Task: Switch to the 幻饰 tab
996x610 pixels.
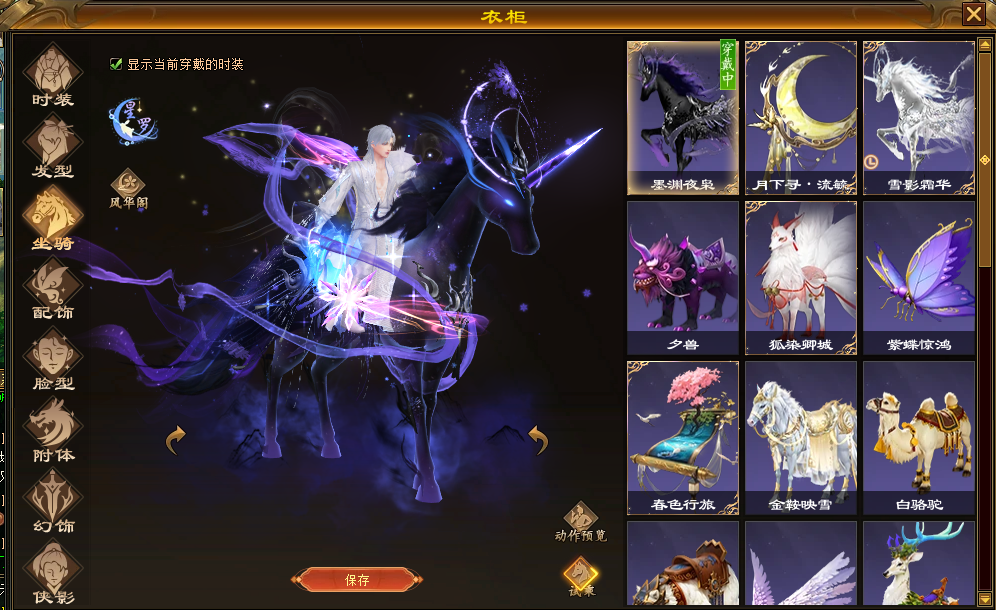Action: (x=52, y=500)
